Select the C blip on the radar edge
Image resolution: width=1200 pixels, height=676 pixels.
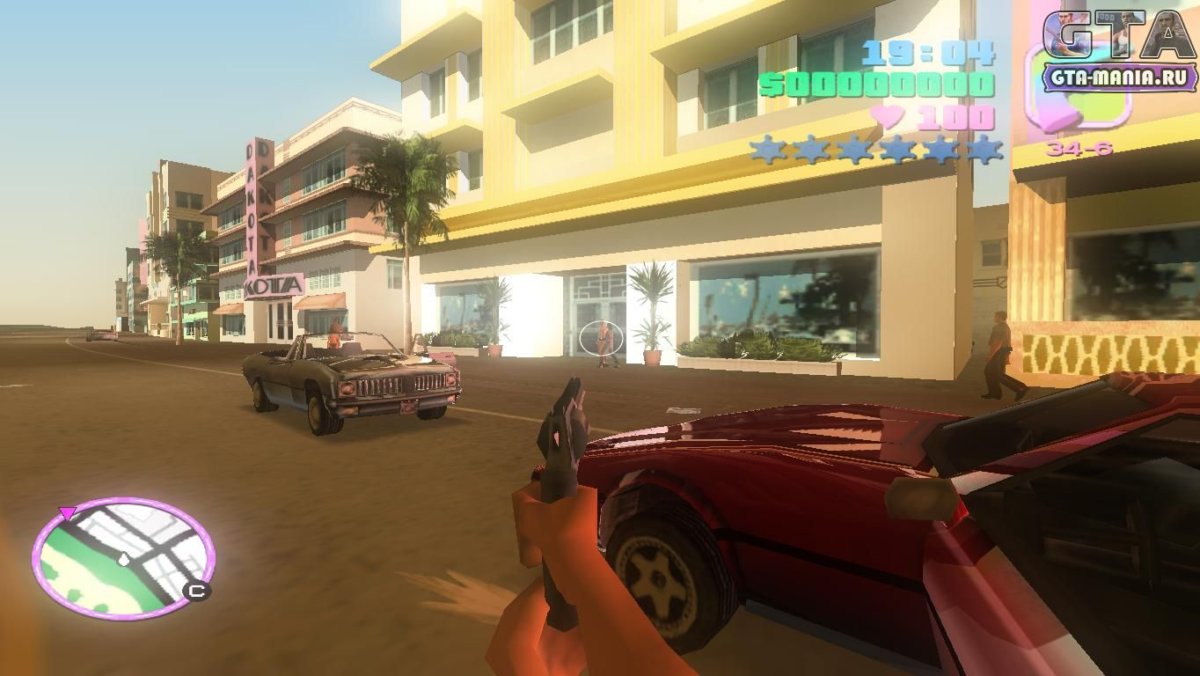click(197, 591)
